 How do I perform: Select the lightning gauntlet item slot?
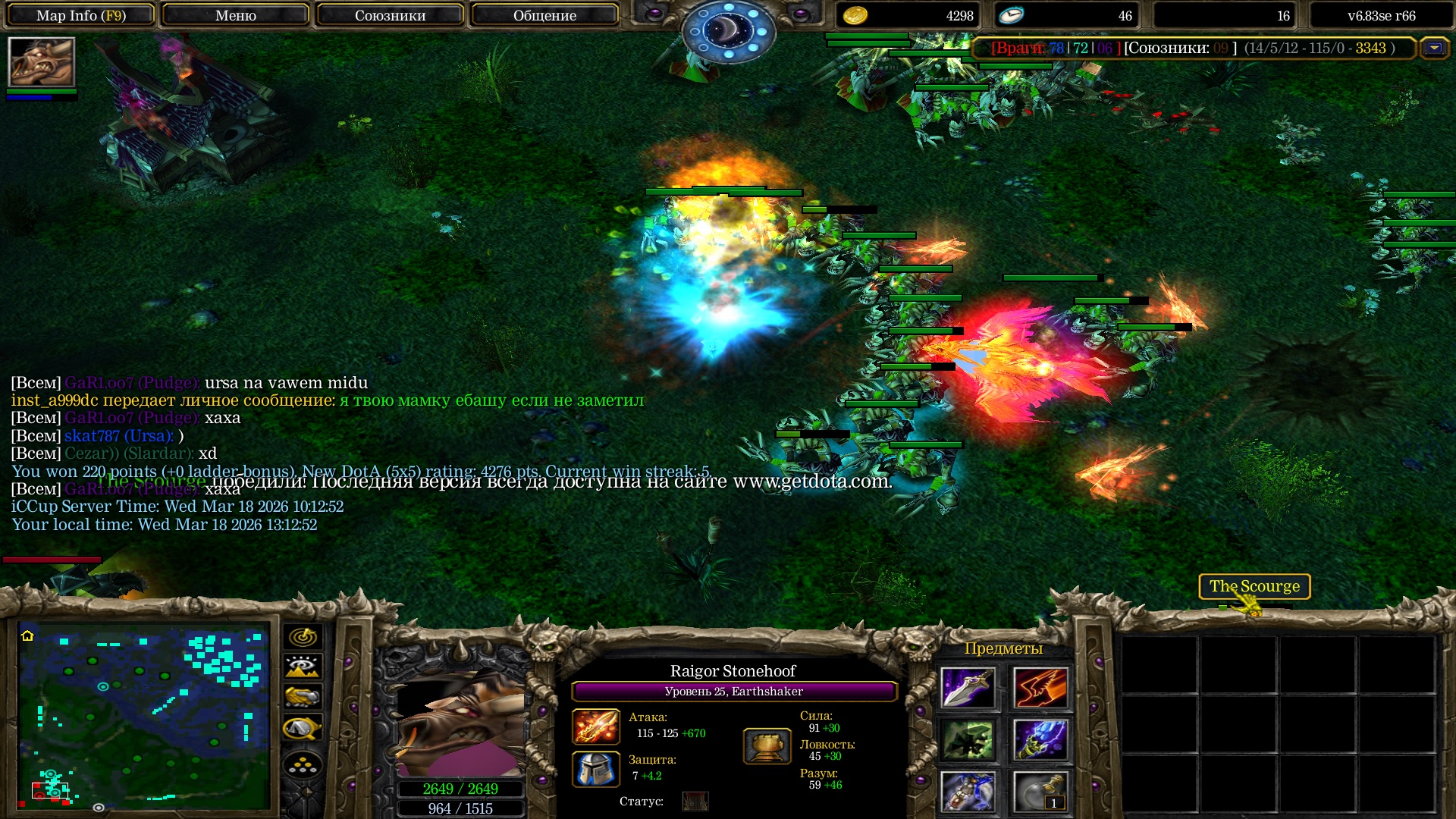tap(1040, 739)
